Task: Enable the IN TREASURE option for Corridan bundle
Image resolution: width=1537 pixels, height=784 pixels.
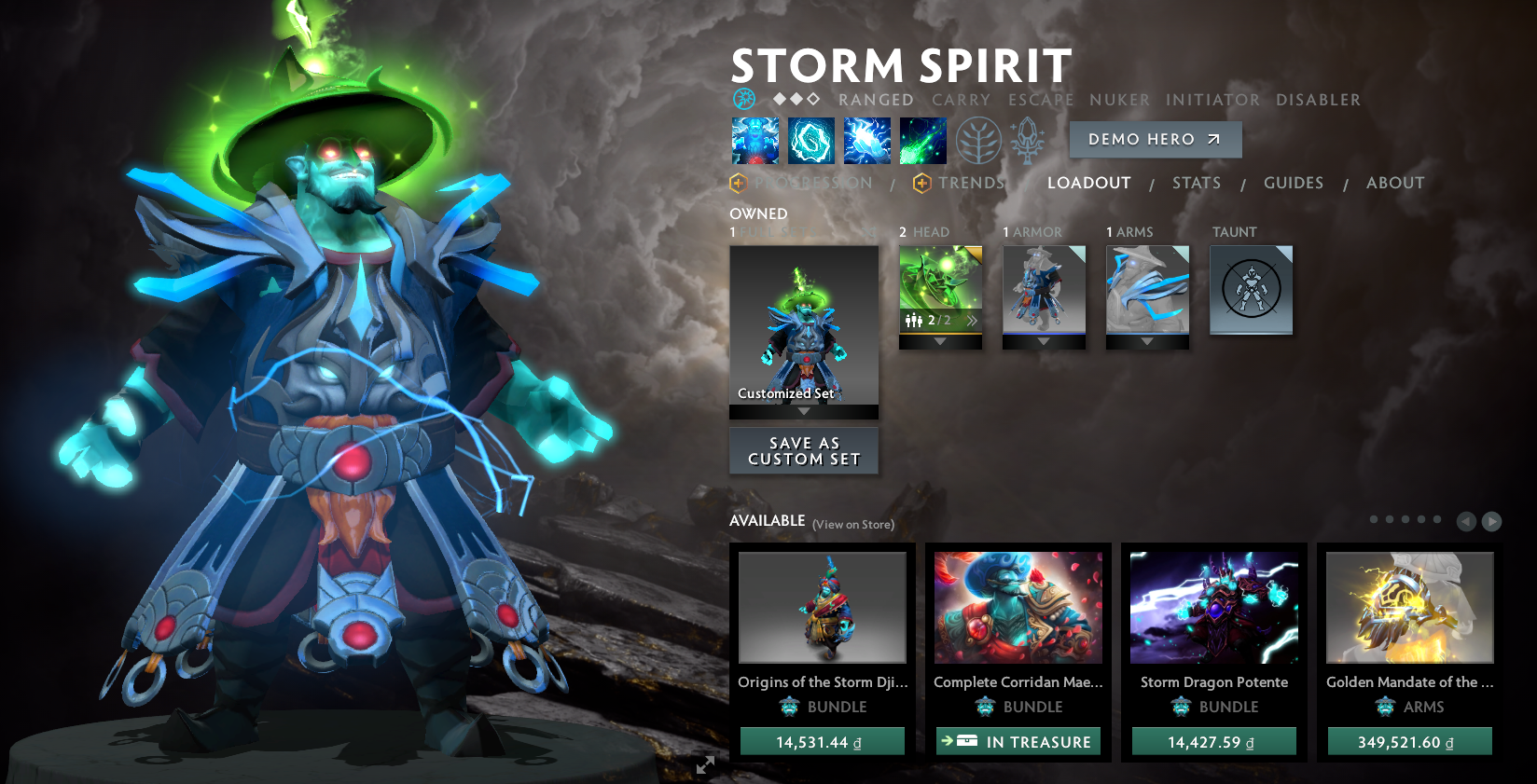Action: (1018, 741)
